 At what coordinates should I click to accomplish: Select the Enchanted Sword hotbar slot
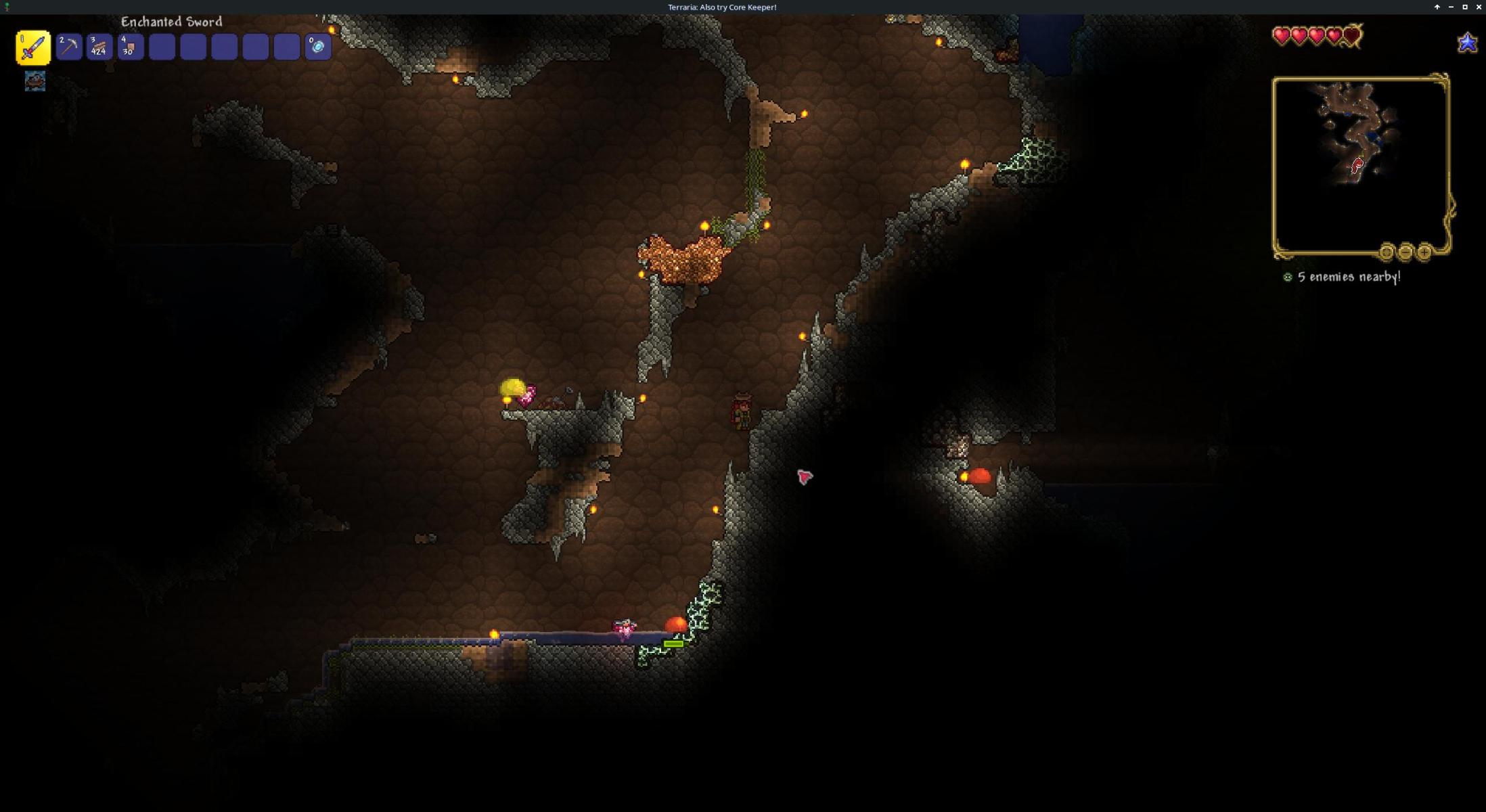pos(33,47)
